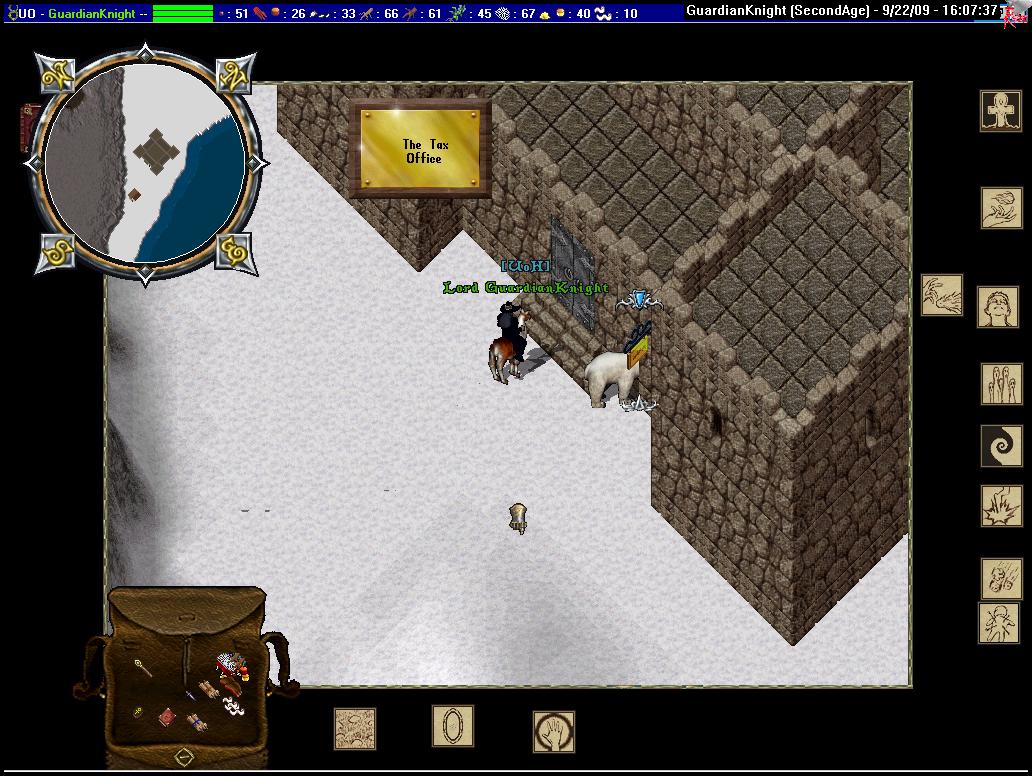Screen dimensions: 1032x776
Task: Select the standing figure spell icon
Action: (998, 623)
